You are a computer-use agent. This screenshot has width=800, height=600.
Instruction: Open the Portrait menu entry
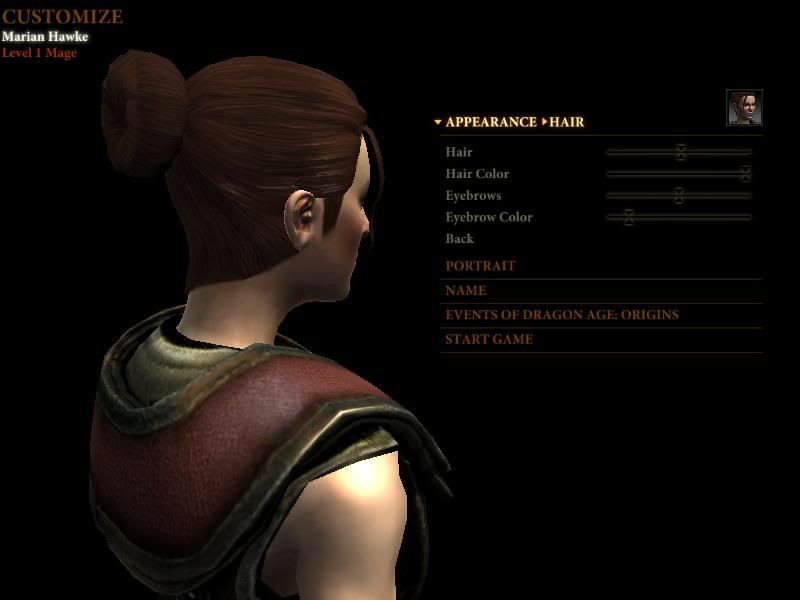(480, 266)
